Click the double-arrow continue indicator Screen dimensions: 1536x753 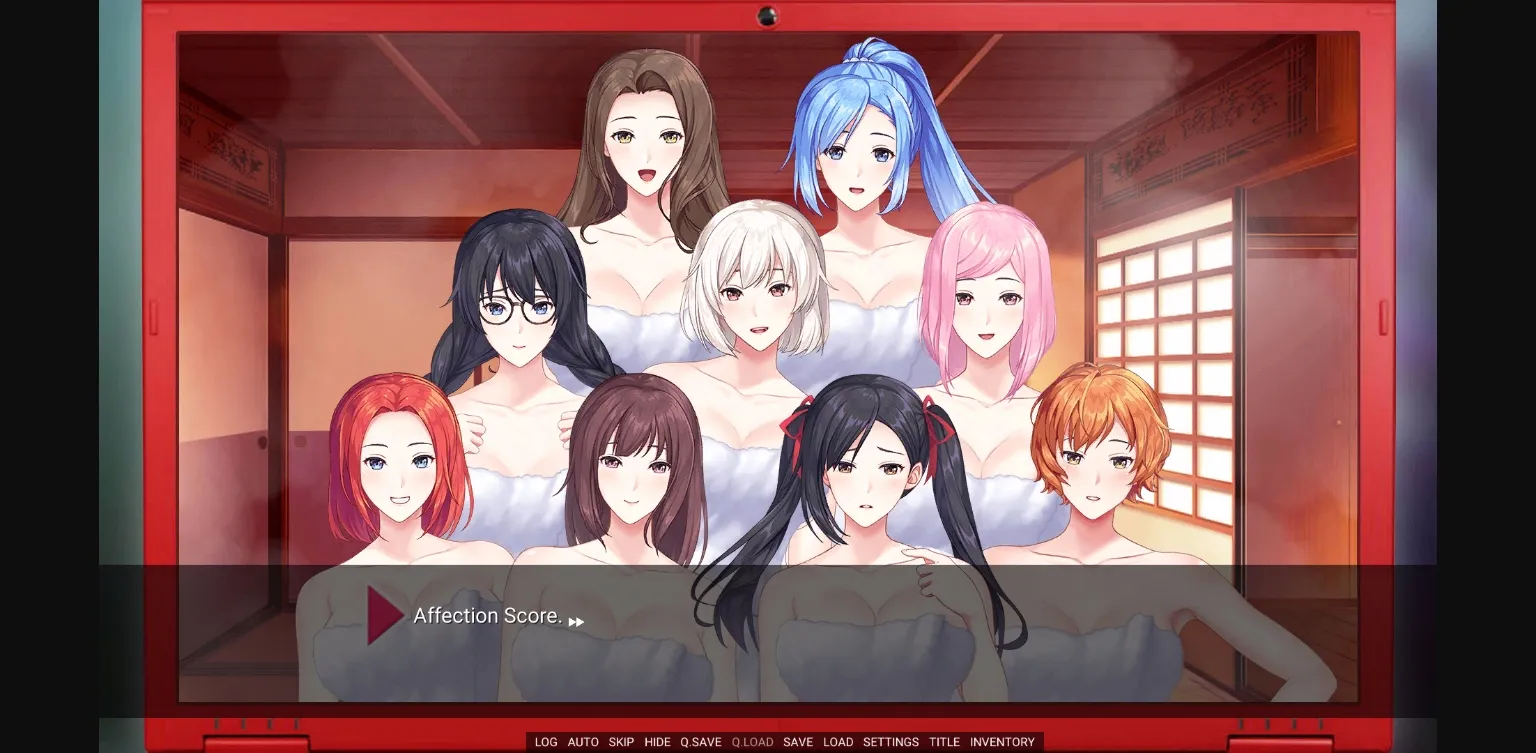(x=577, y=621)
